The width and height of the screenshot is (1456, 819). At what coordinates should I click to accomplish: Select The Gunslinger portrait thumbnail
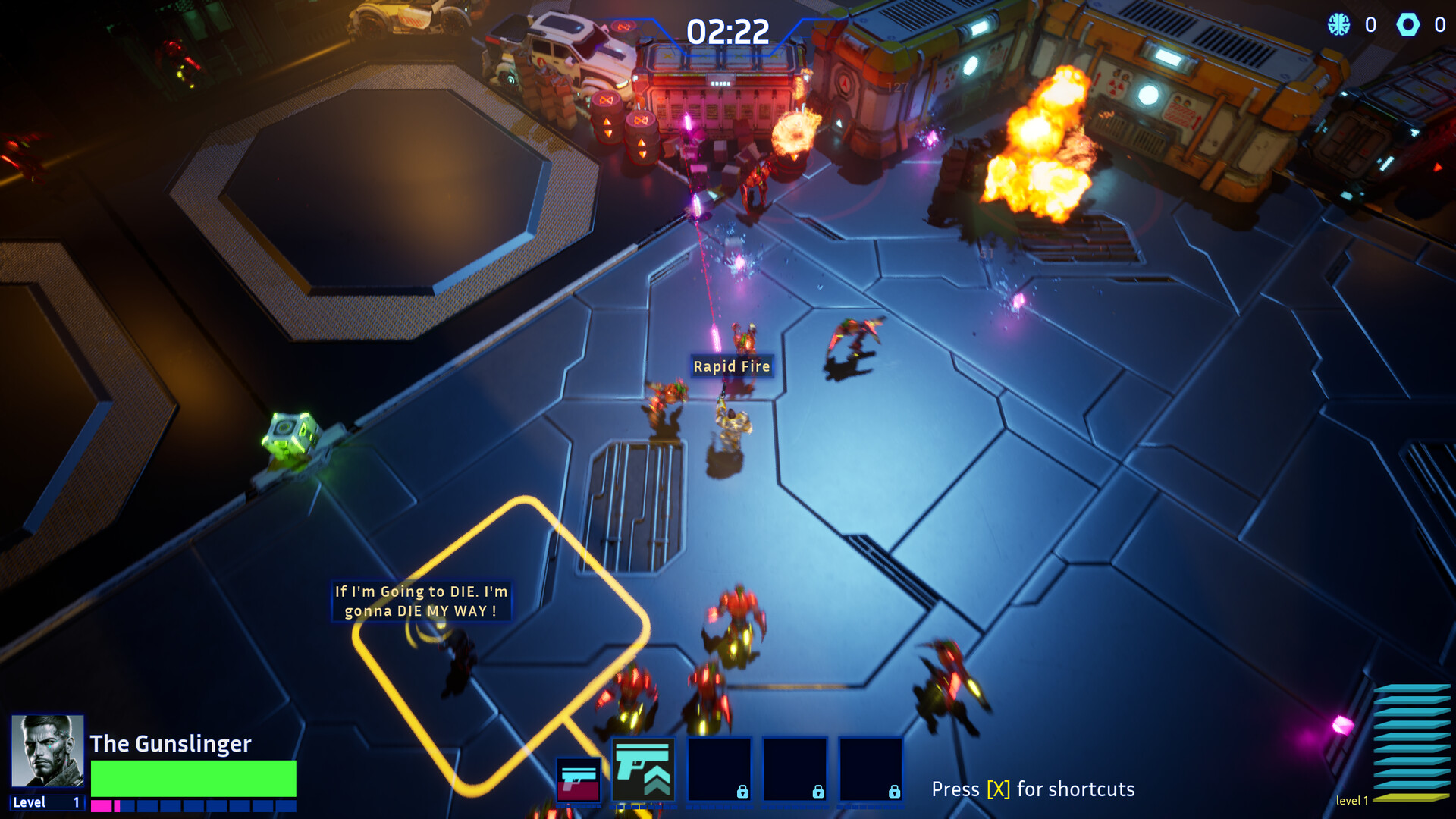[47, 751]
